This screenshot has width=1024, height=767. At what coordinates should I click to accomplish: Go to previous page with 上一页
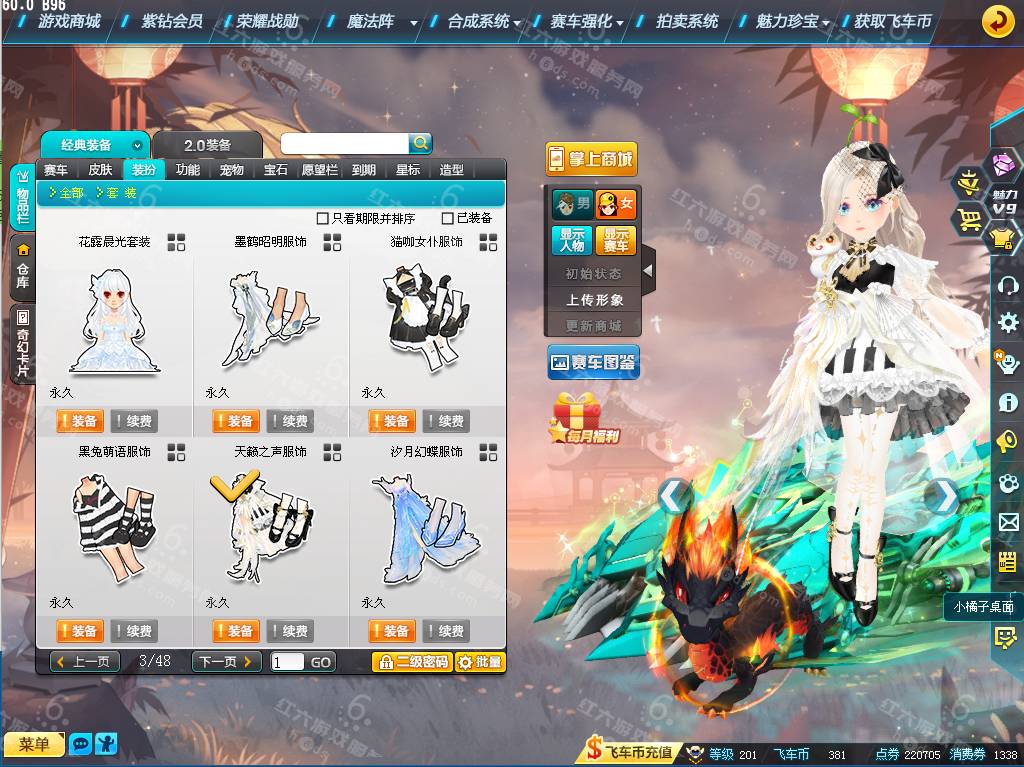pos(86,662)
